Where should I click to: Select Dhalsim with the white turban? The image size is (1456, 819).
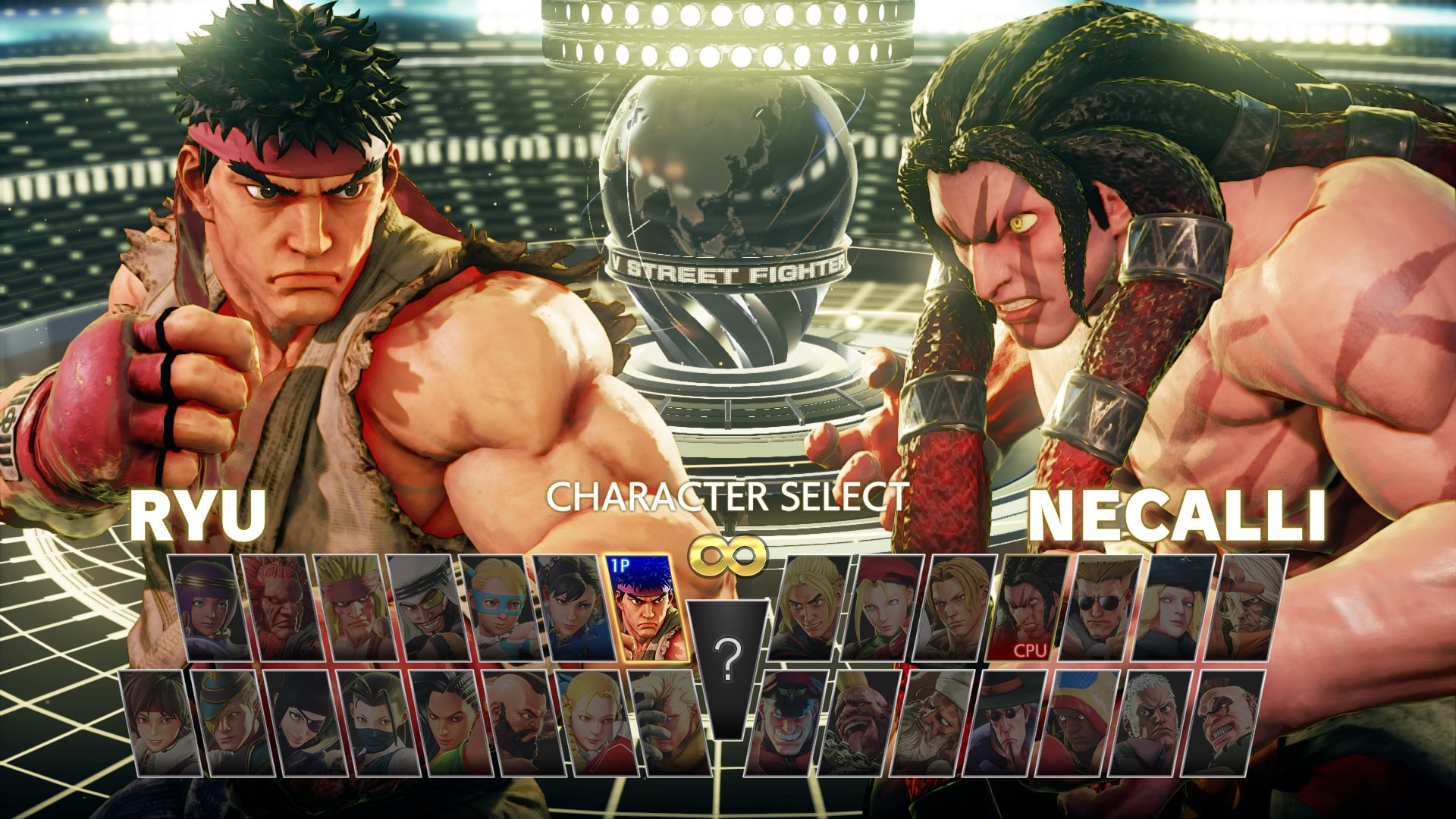933,722
